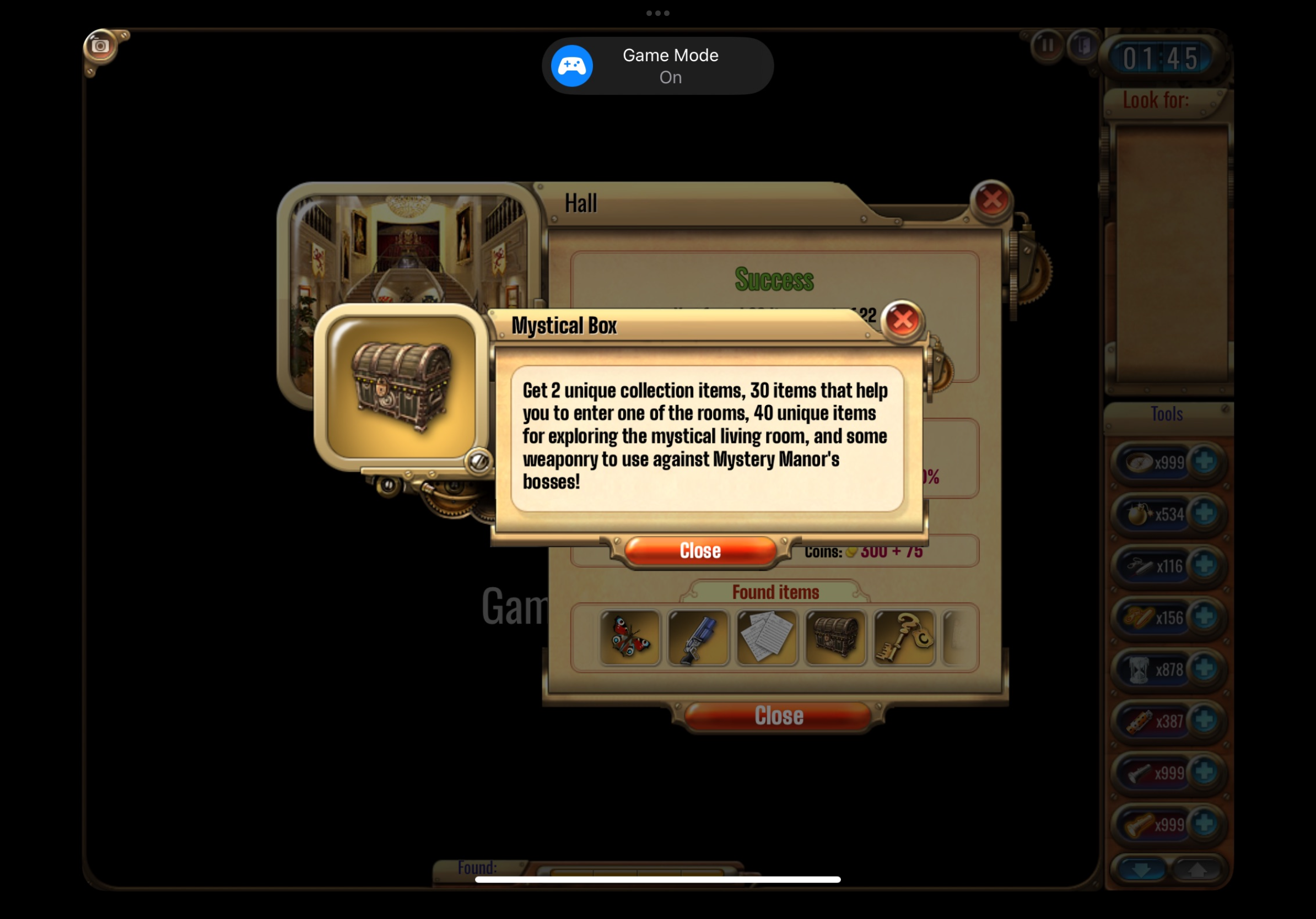Select the butterfly in Found items
The width and height of the screenshot is (1316, 919).
click(x=630, y=637)
